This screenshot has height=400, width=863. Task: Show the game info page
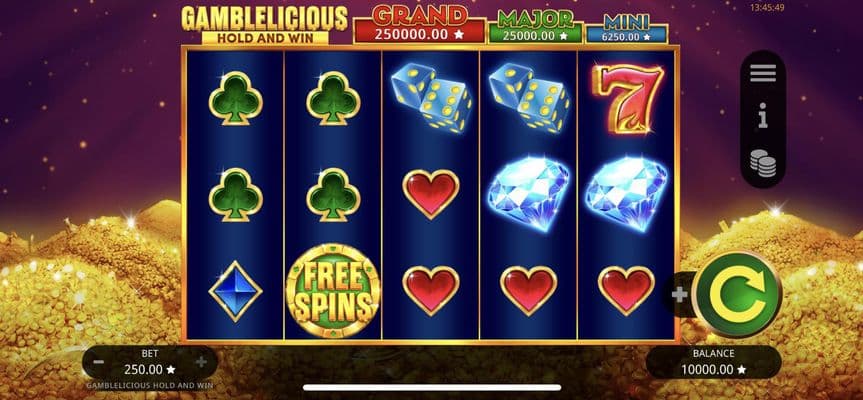pyautogui.click(x=763, y=118)
